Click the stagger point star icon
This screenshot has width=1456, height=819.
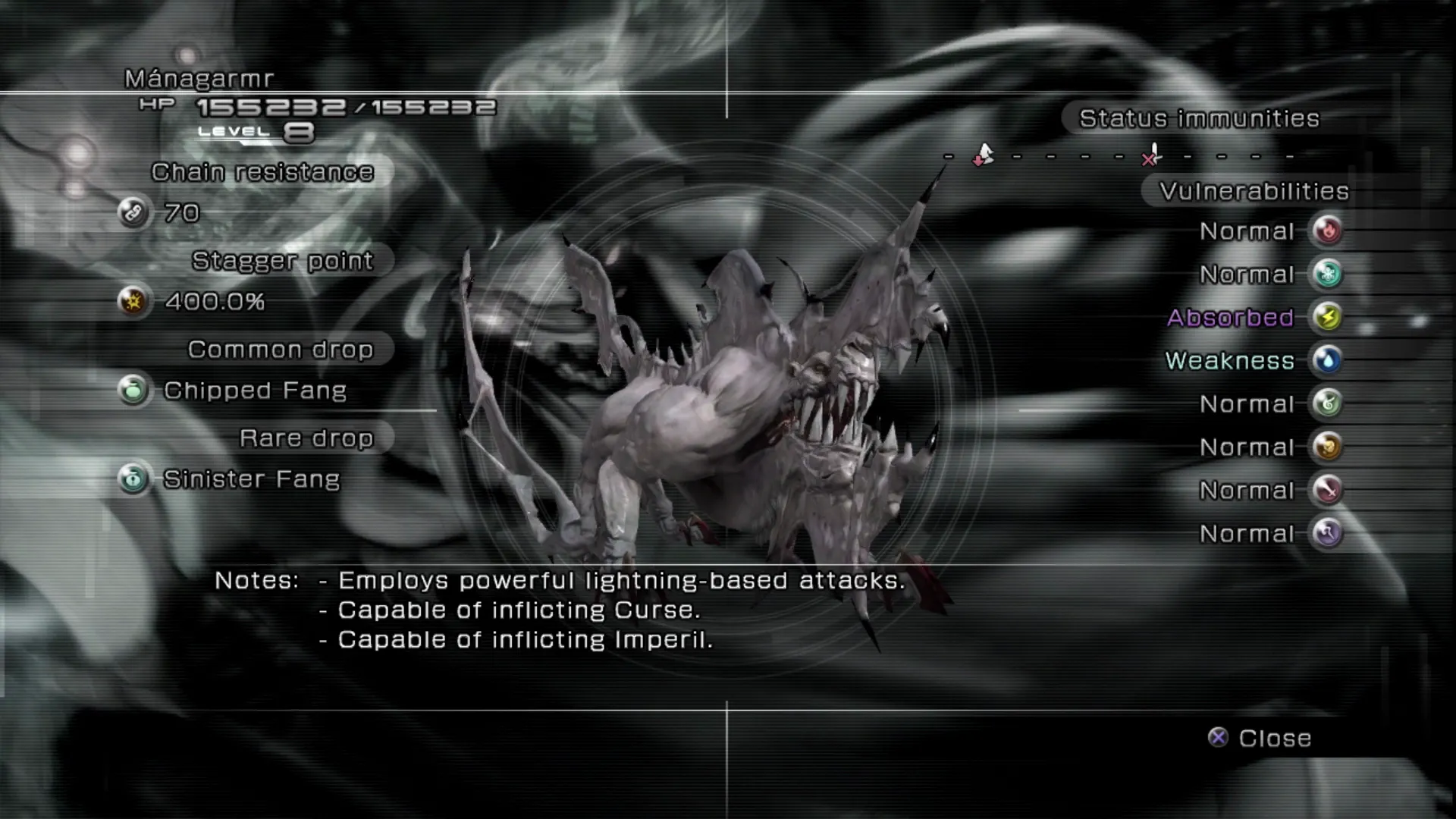point(133,302)
